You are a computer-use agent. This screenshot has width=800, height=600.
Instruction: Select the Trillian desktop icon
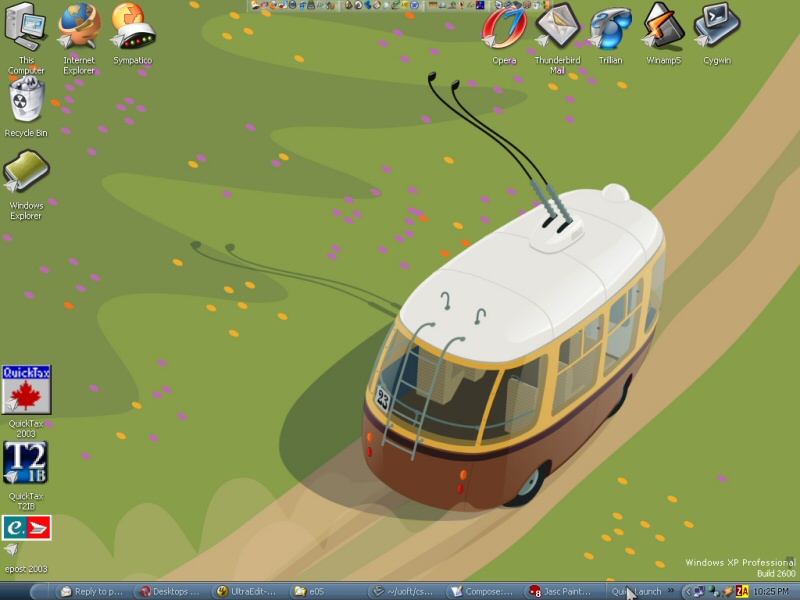[x=610, y=27]
